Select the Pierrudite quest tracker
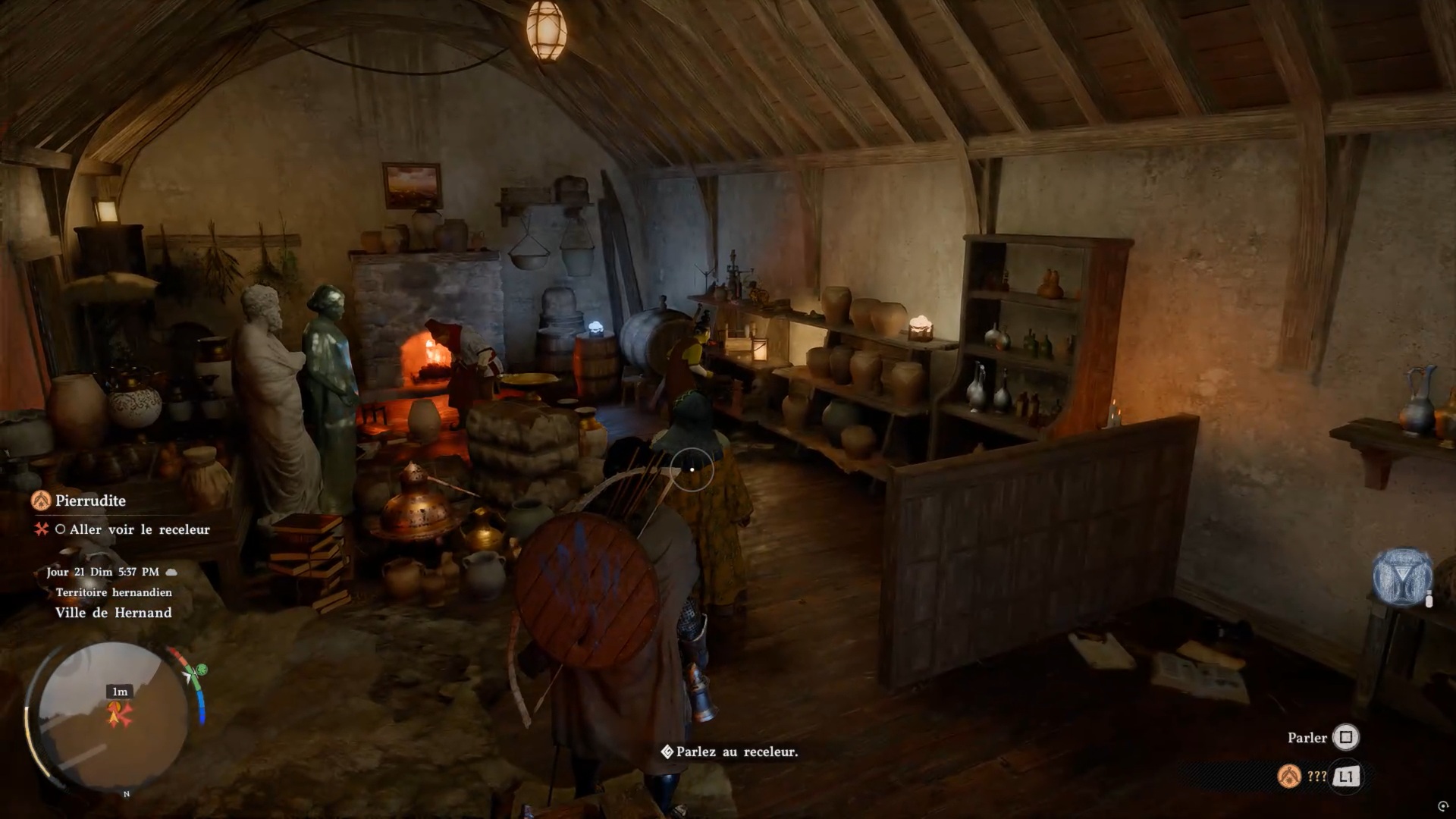 pos(89,500)
